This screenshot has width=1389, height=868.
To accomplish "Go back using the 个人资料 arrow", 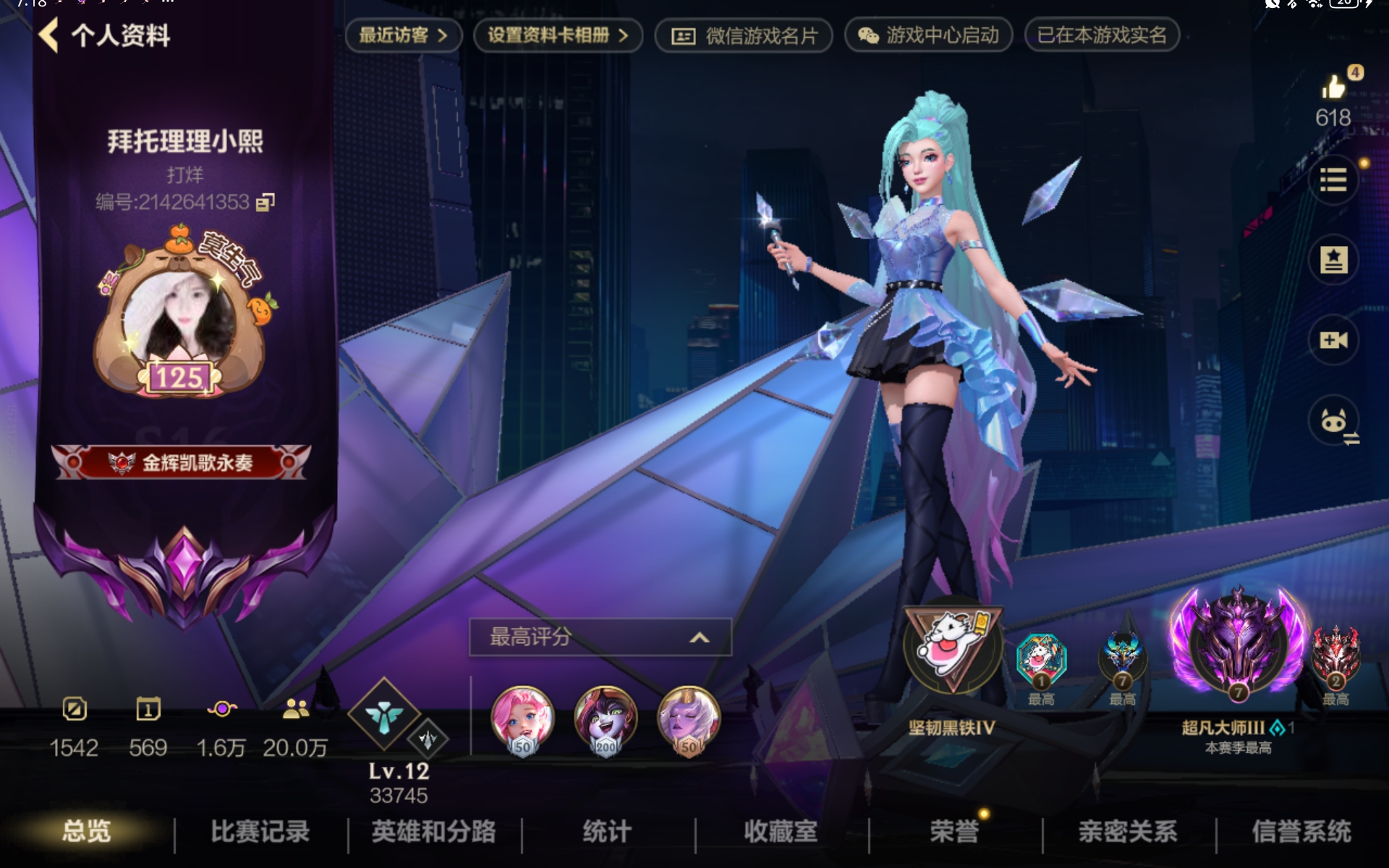I will (x=49, y=35).
